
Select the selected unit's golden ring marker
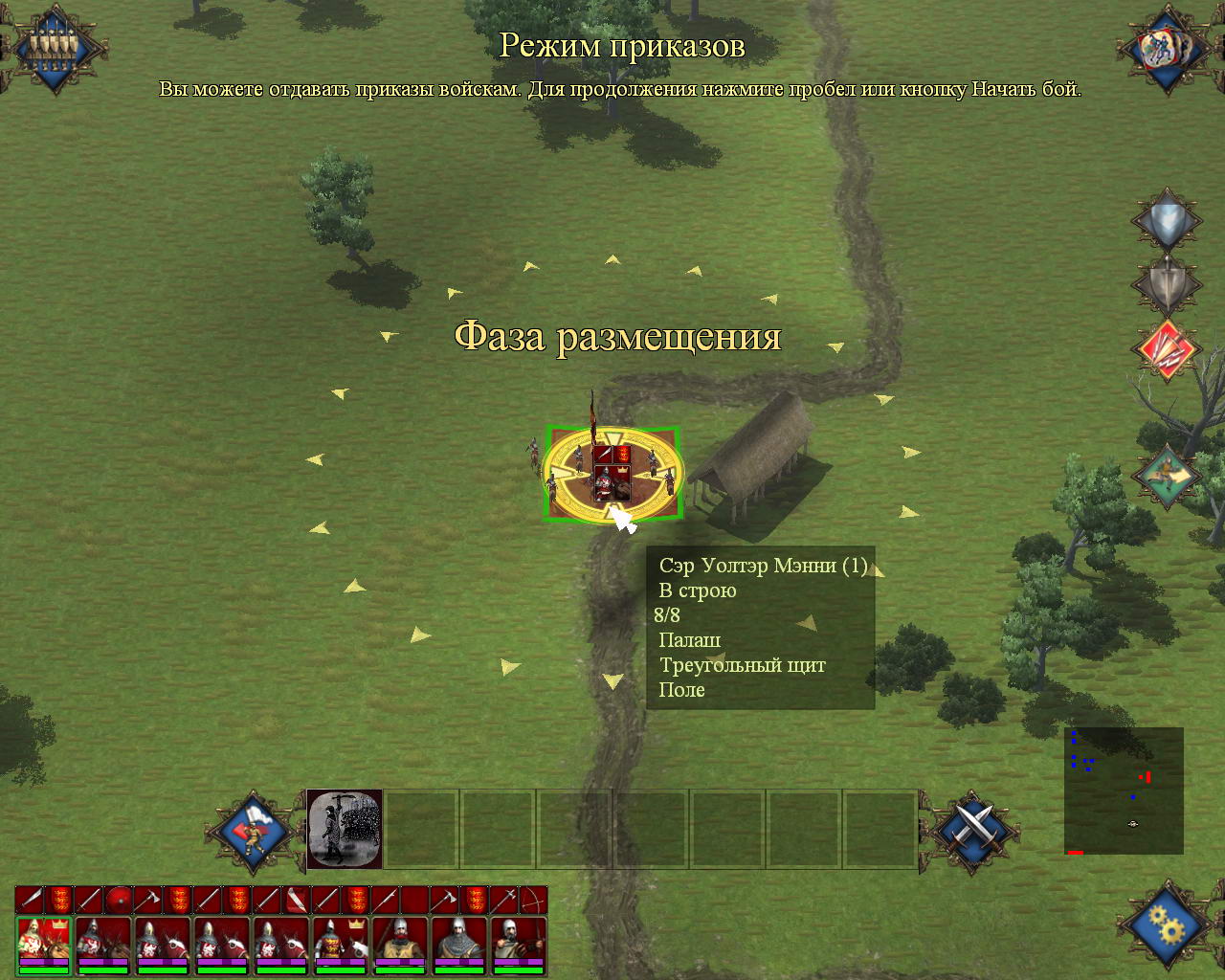pos(612,474)
